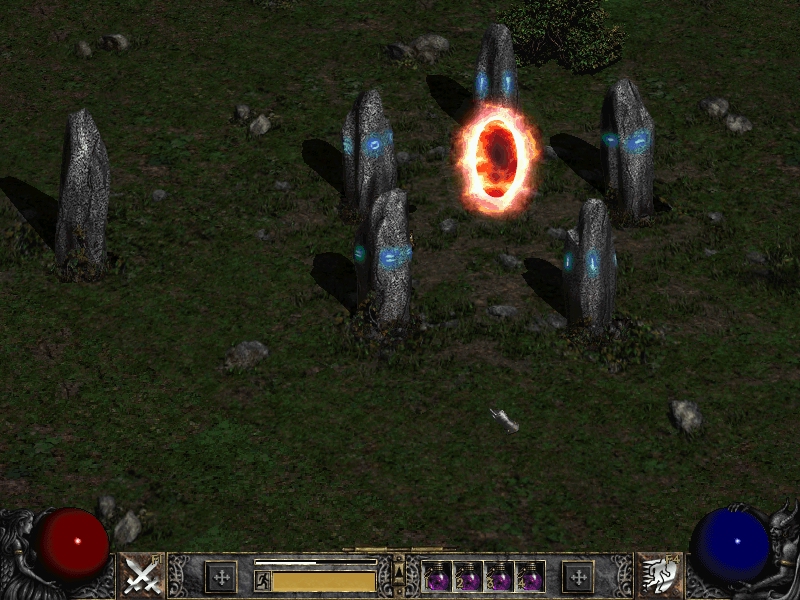Open the right-hand skill icon with the fist
This screenshot has height=600, width=800.
[659, 575]
